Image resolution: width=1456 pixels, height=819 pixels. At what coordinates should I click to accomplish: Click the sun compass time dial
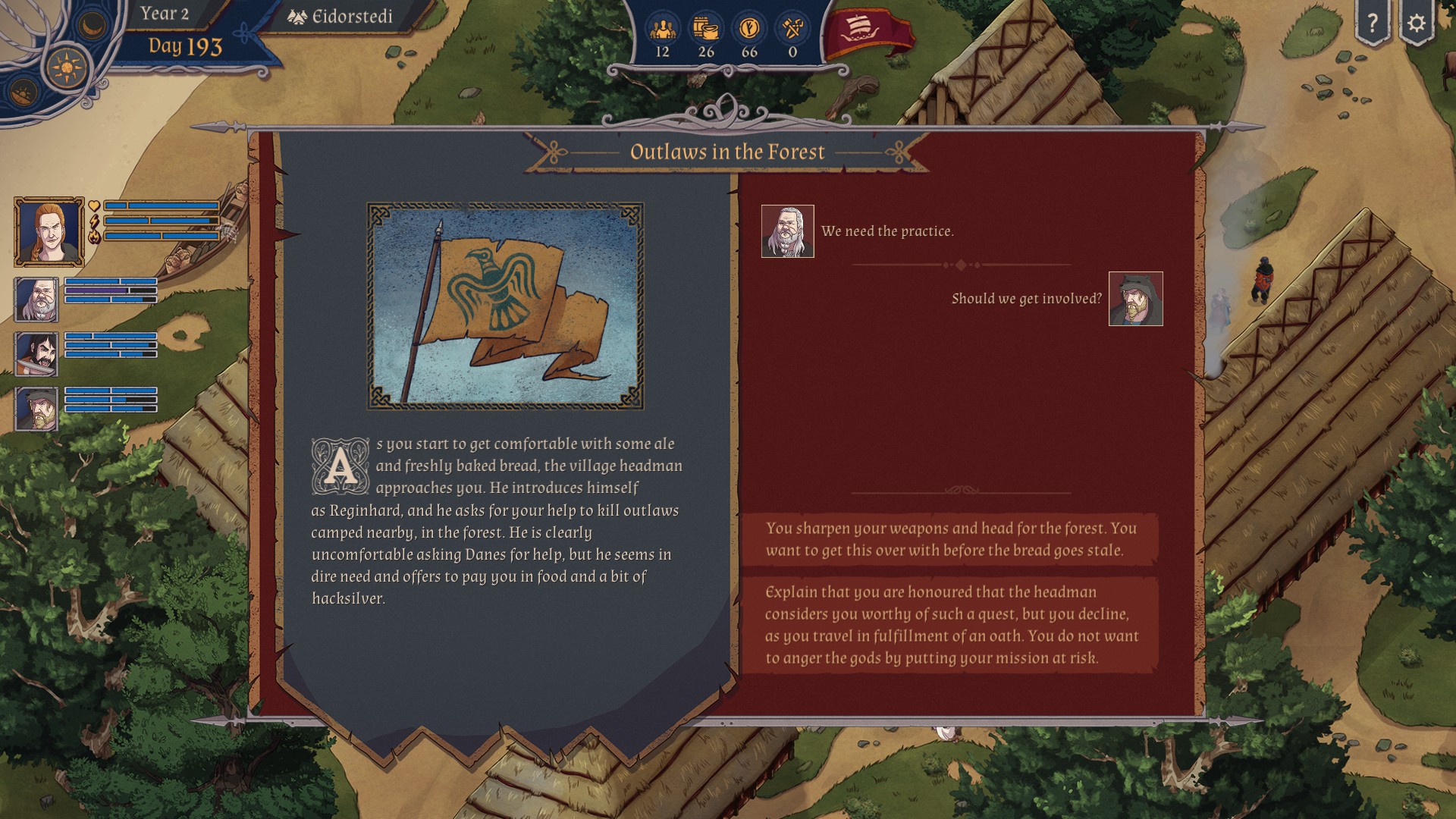[67, 67]
